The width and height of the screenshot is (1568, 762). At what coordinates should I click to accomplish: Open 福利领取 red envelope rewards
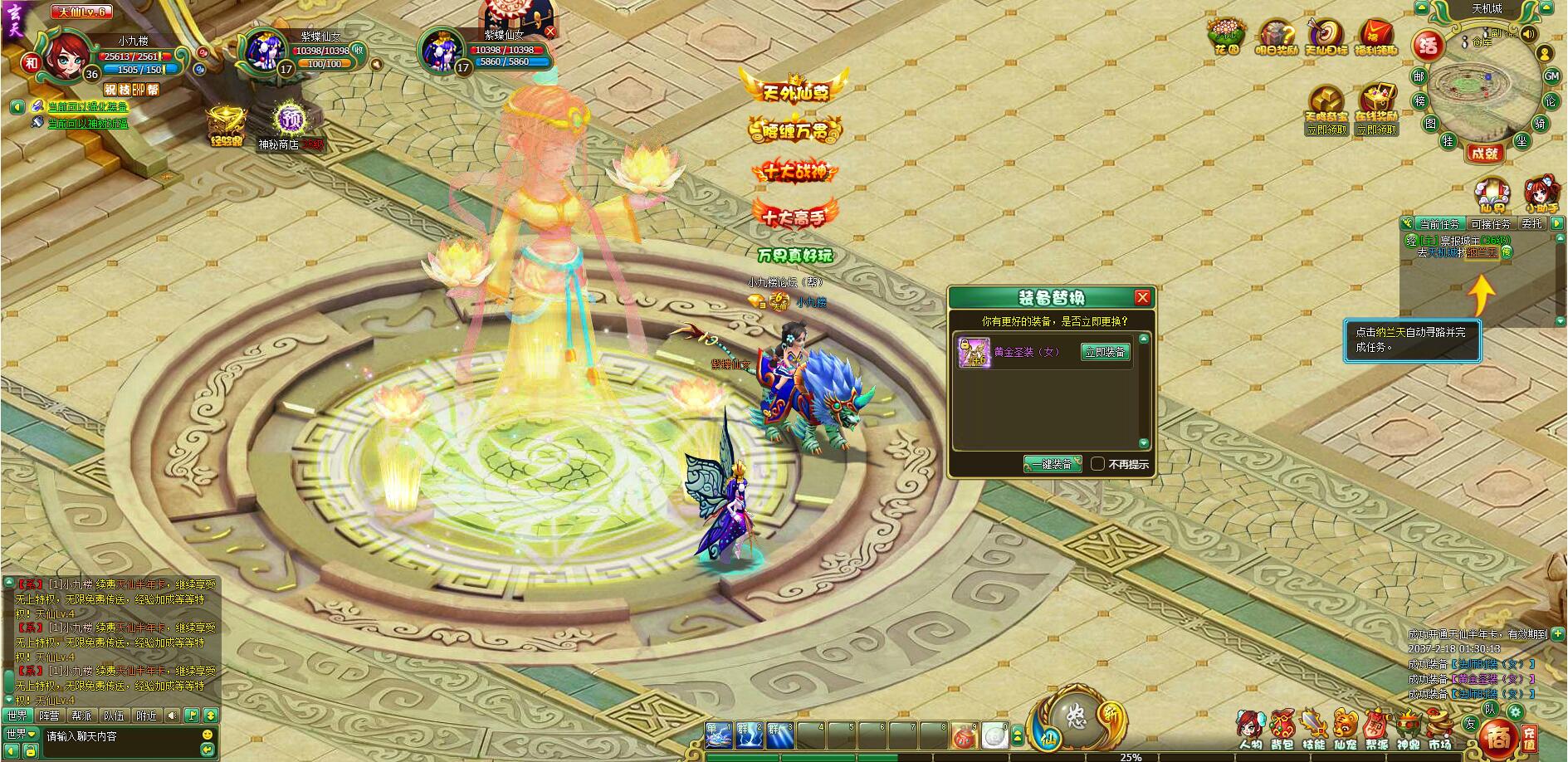[1375, 37]
